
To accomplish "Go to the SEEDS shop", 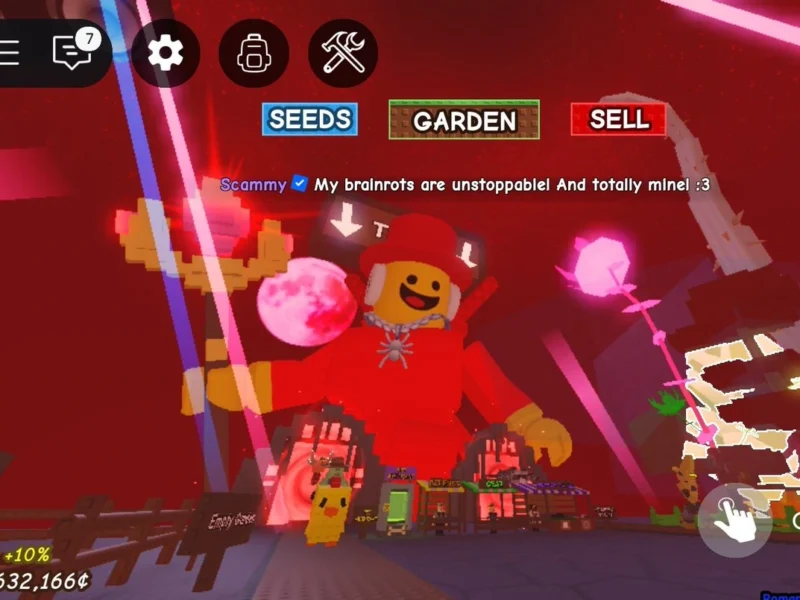I will coord(309,119).
